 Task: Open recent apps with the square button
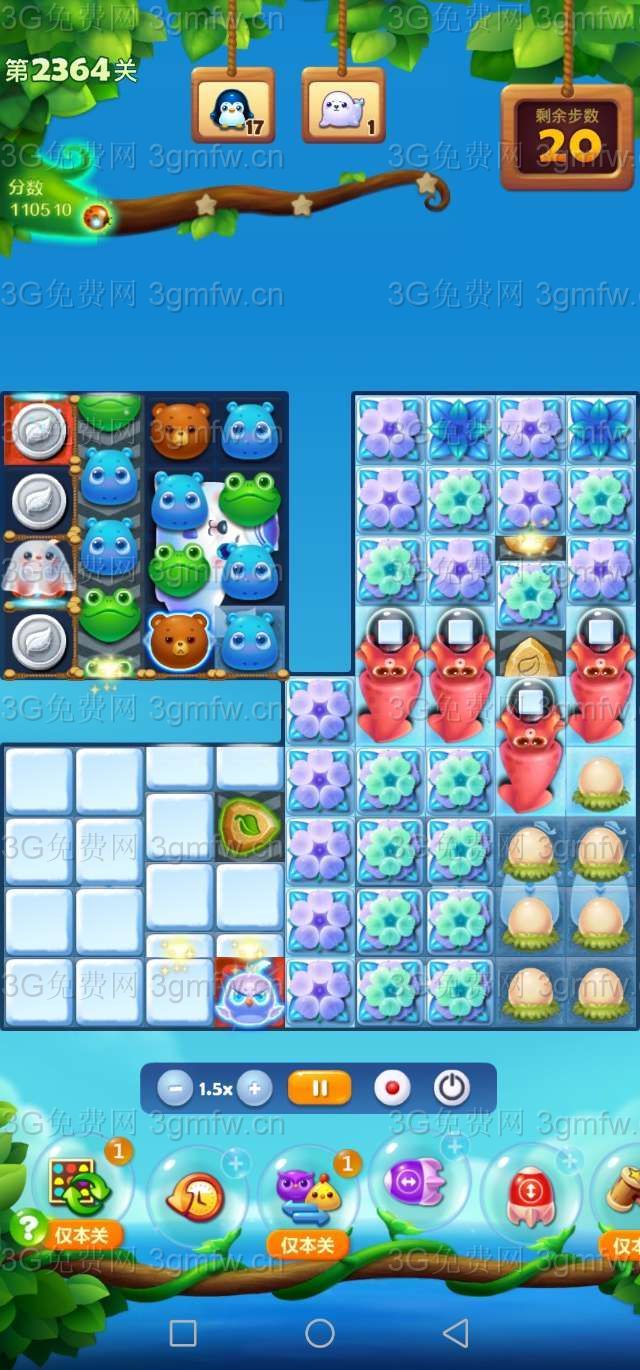click(183, 1332)
